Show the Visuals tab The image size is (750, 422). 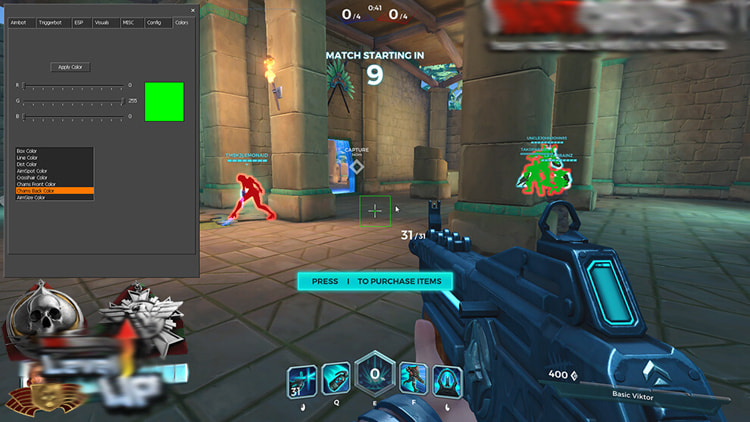tap(102, 21)
